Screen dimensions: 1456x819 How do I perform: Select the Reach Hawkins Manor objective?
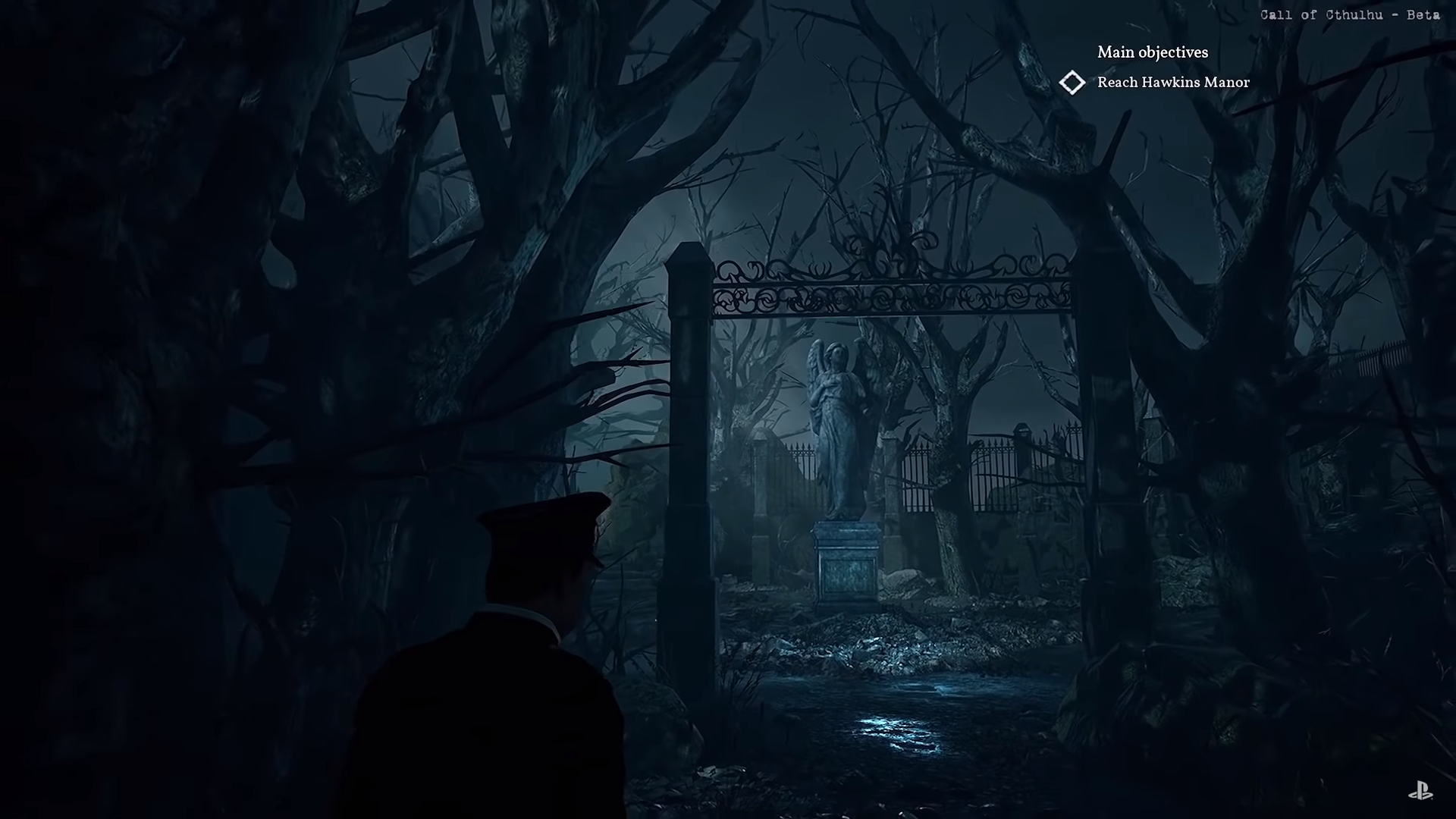click(1172, 83)
